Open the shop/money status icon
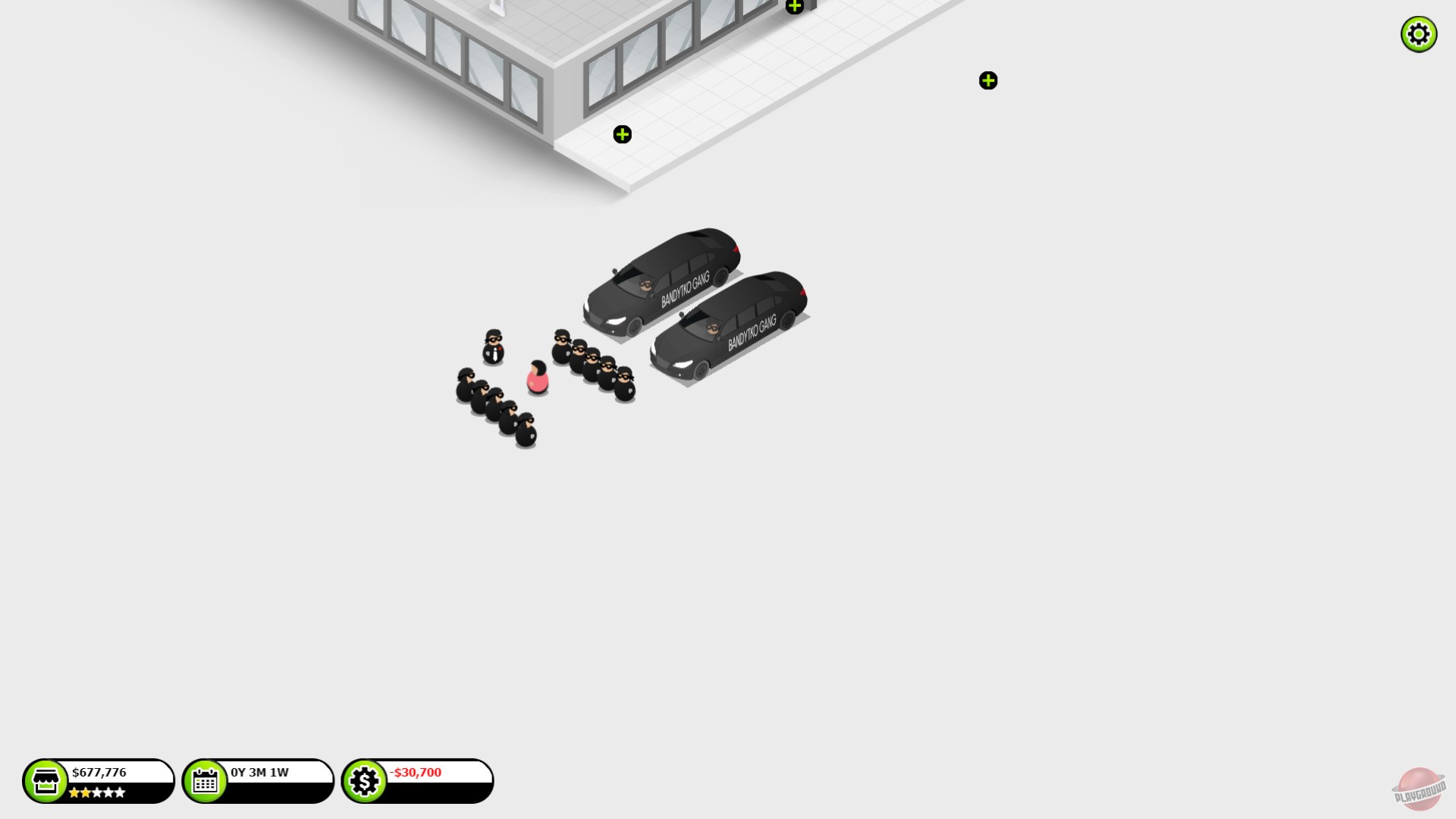This screenshot has width=1456, height=819. pos(47,780)
